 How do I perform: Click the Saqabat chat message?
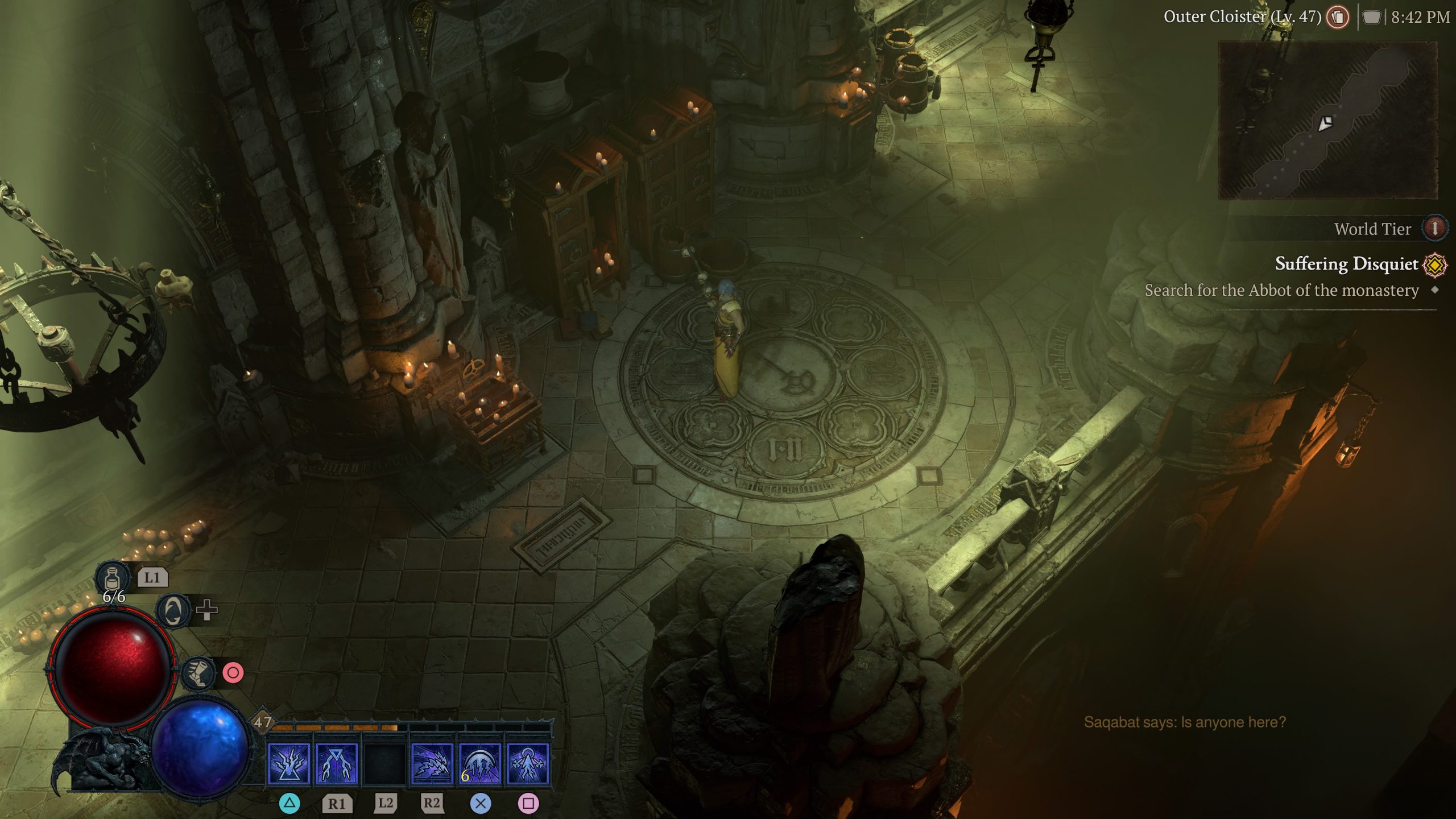[x=1184, y=722]
